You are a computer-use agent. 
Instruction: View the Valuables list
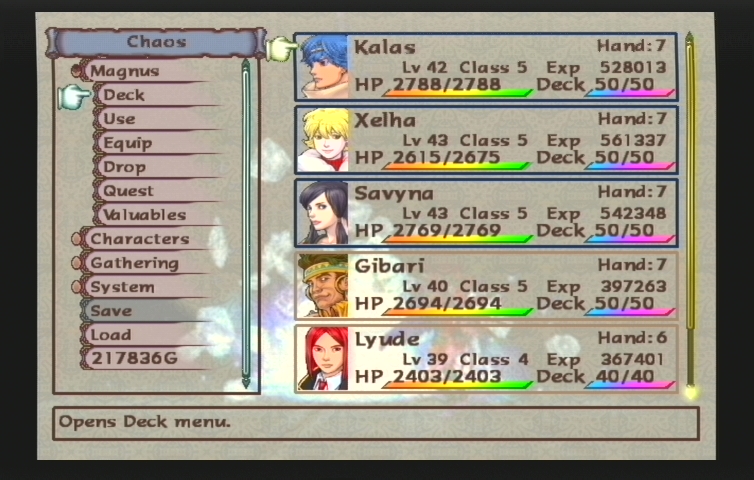click(x=144, y=215)
